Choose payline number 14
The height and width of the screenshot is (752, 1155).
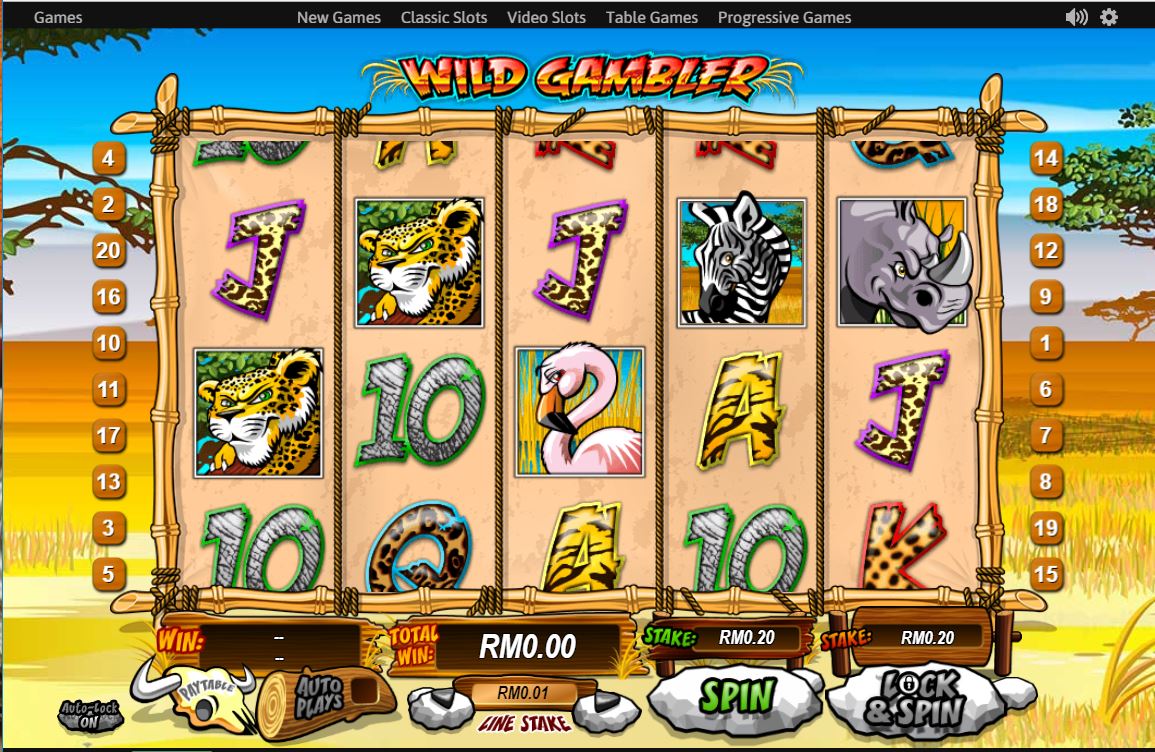pos(1045,158)
